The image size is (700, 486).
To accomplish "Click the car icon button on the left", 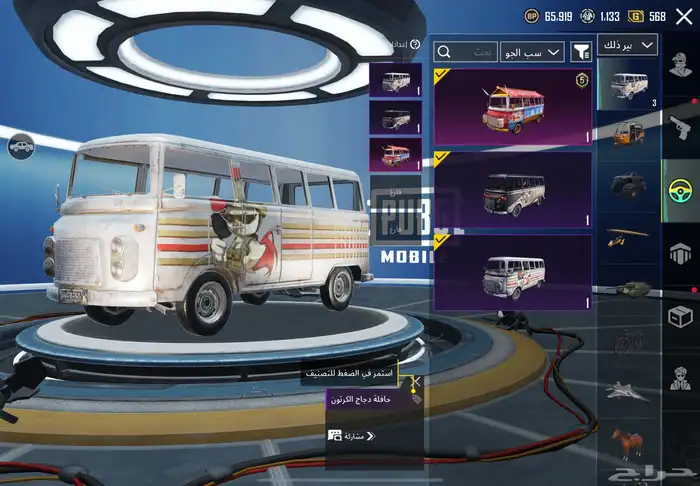I will (19, 149).
